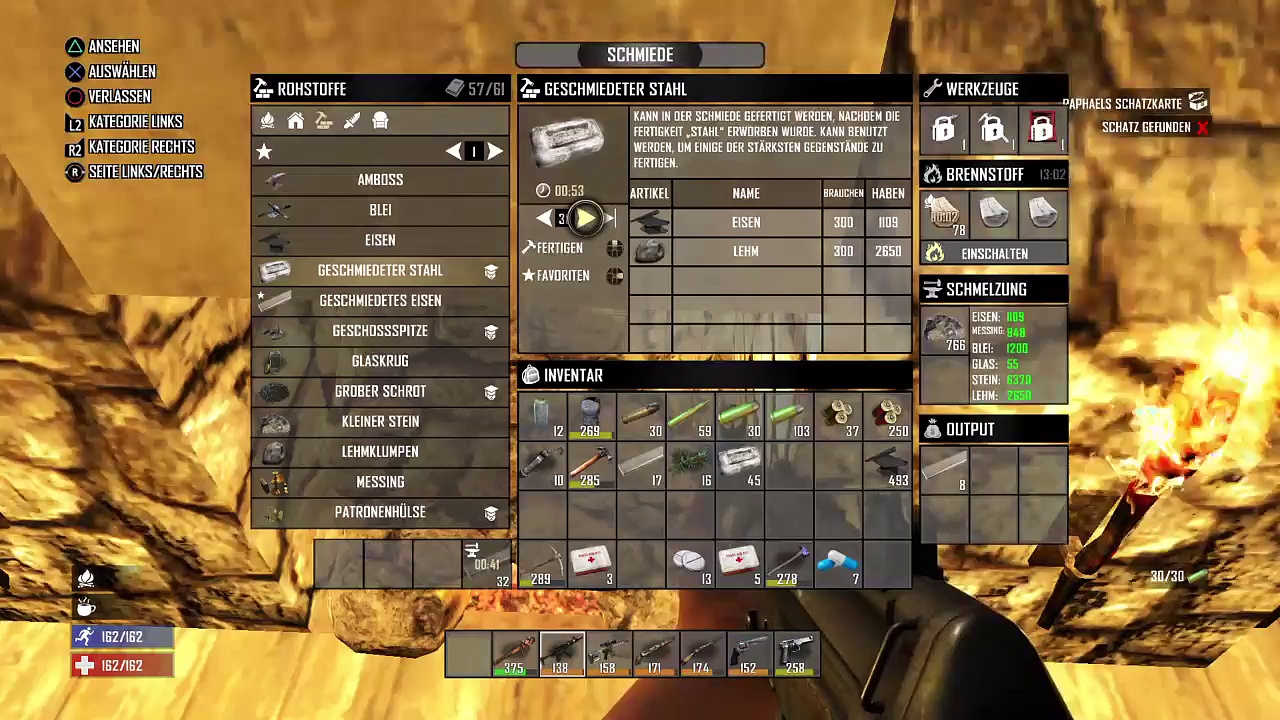Choose the Blei recipe row
Viewport: 1280px width, 720px height.
380,210
